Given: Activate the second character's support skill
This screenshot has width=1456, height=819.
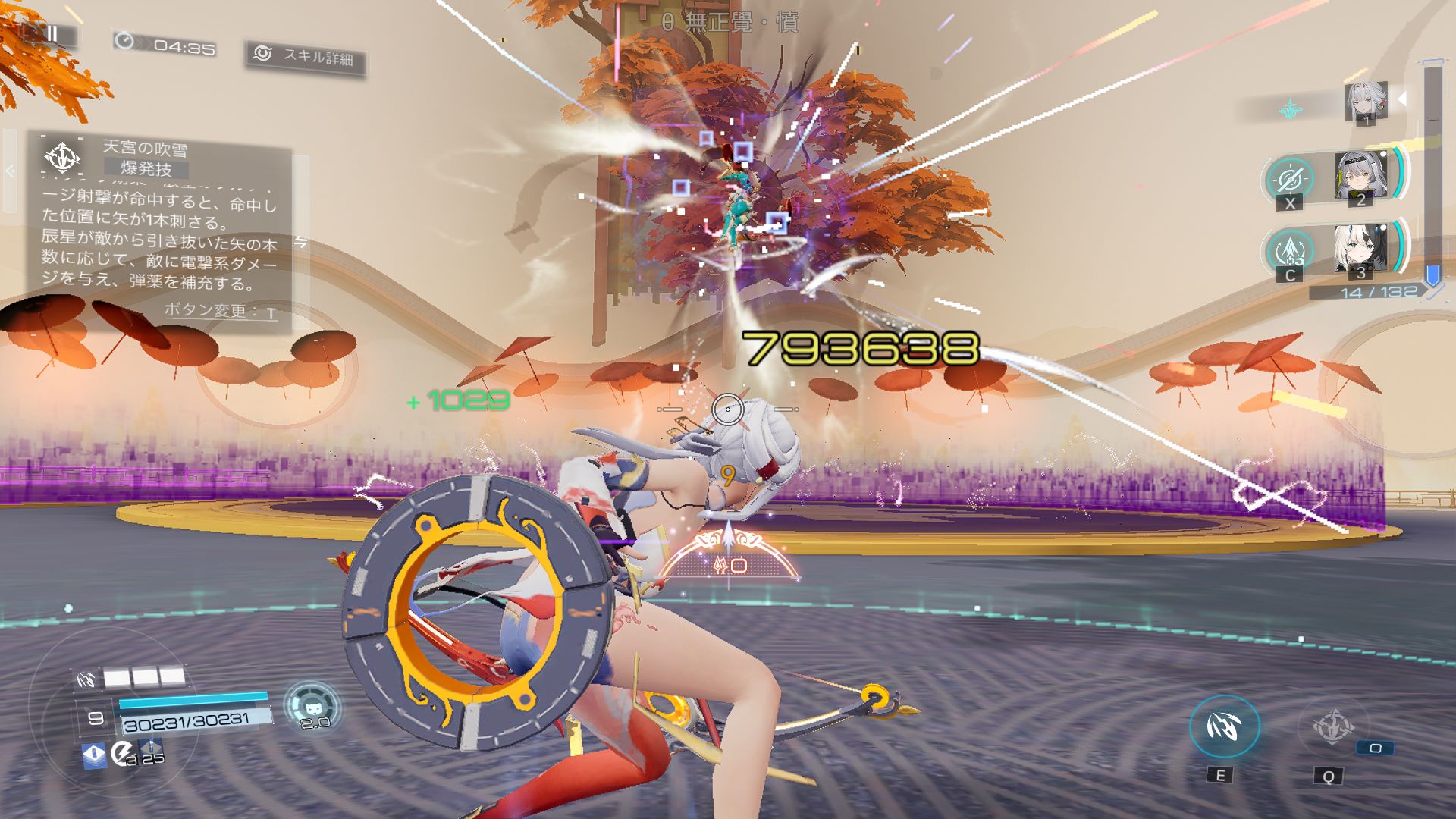Looking at the screenshot, I should click(1290, 180).
